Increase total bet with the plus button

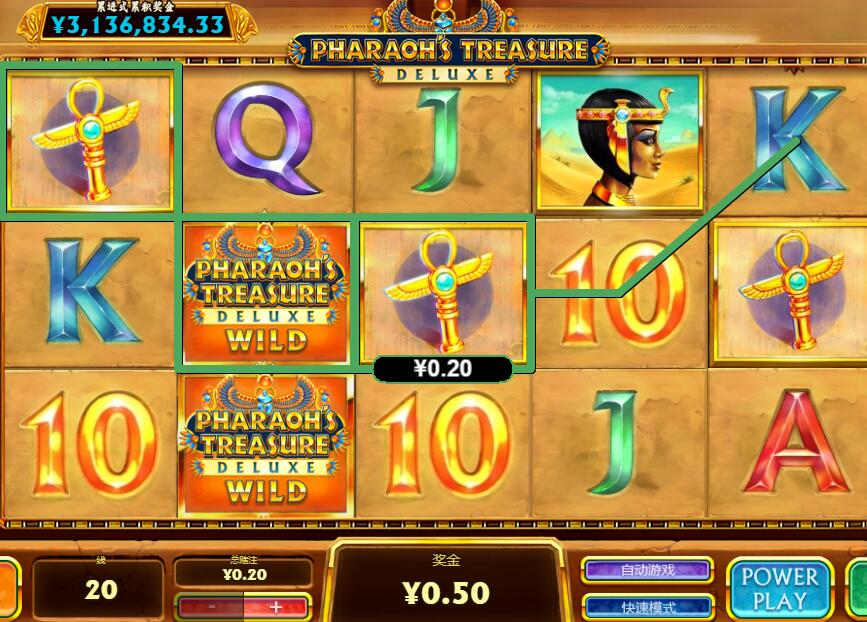point(276,606)
